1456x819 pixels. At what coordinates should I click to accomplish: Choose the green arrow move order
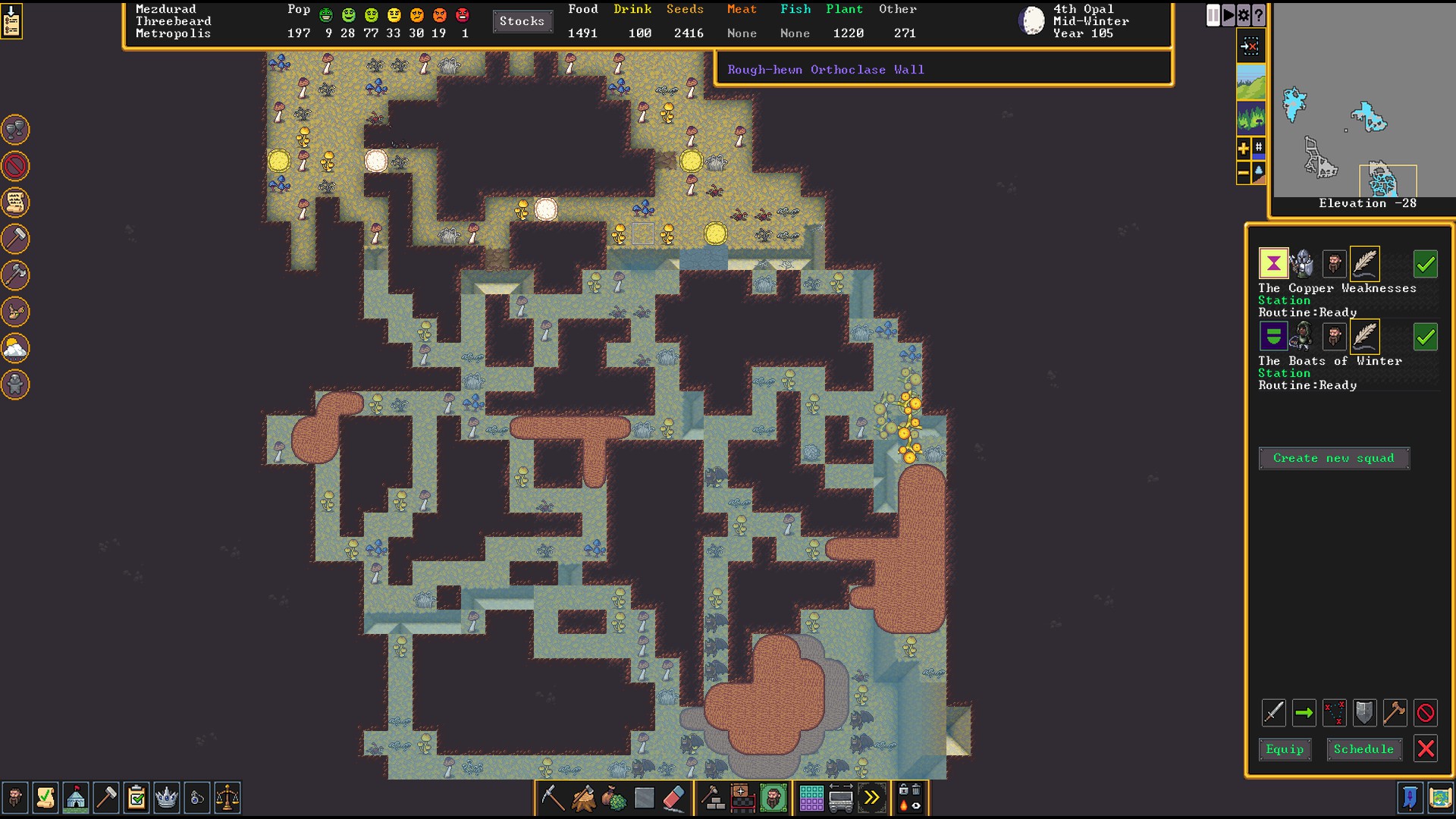click(1304, 713)
